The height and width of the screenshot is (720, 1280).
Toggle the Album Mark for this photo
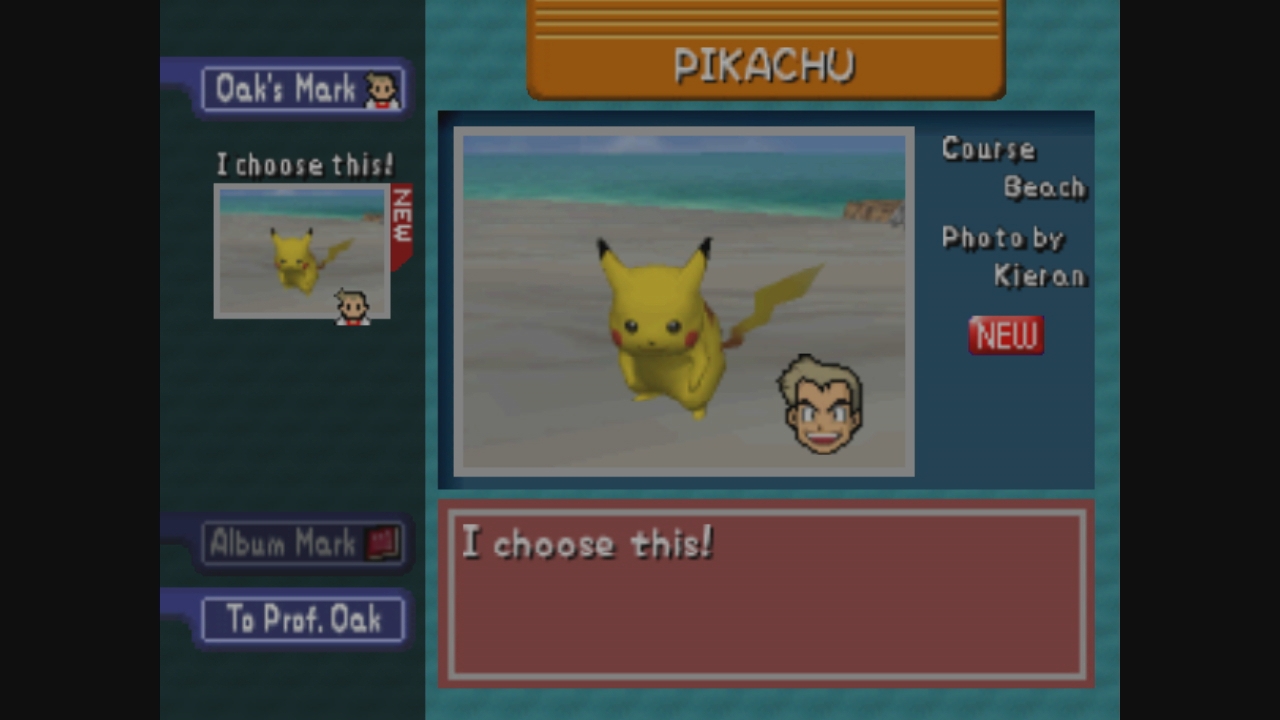click(x=300, y=541)
